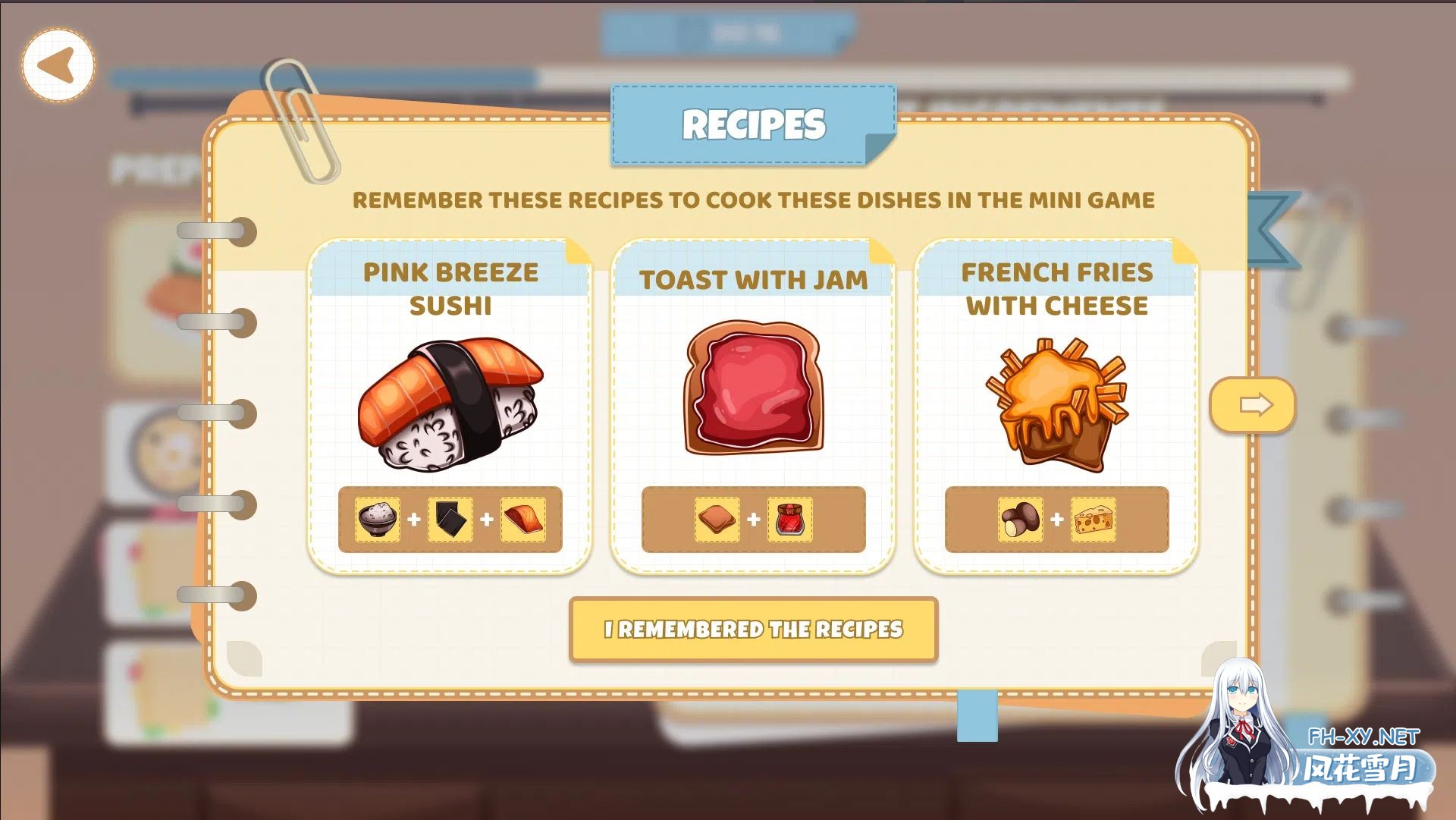
Task: Select the red jam jar ingredient
Action: tap(789, 520)
